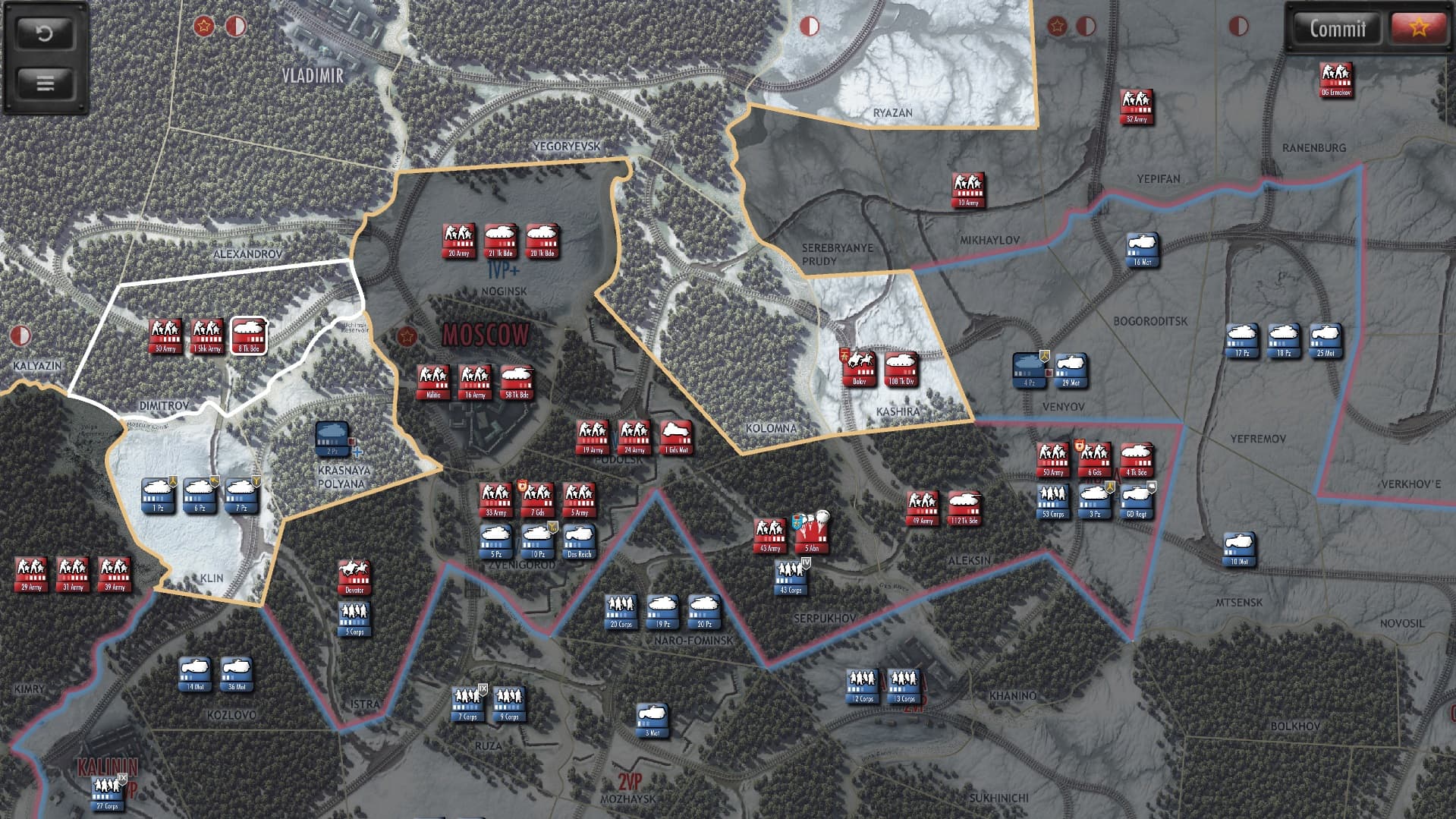Select the 10 Army counter near Mikhaylov
Screen dimensions: 1456x819
tap(967, 187)
